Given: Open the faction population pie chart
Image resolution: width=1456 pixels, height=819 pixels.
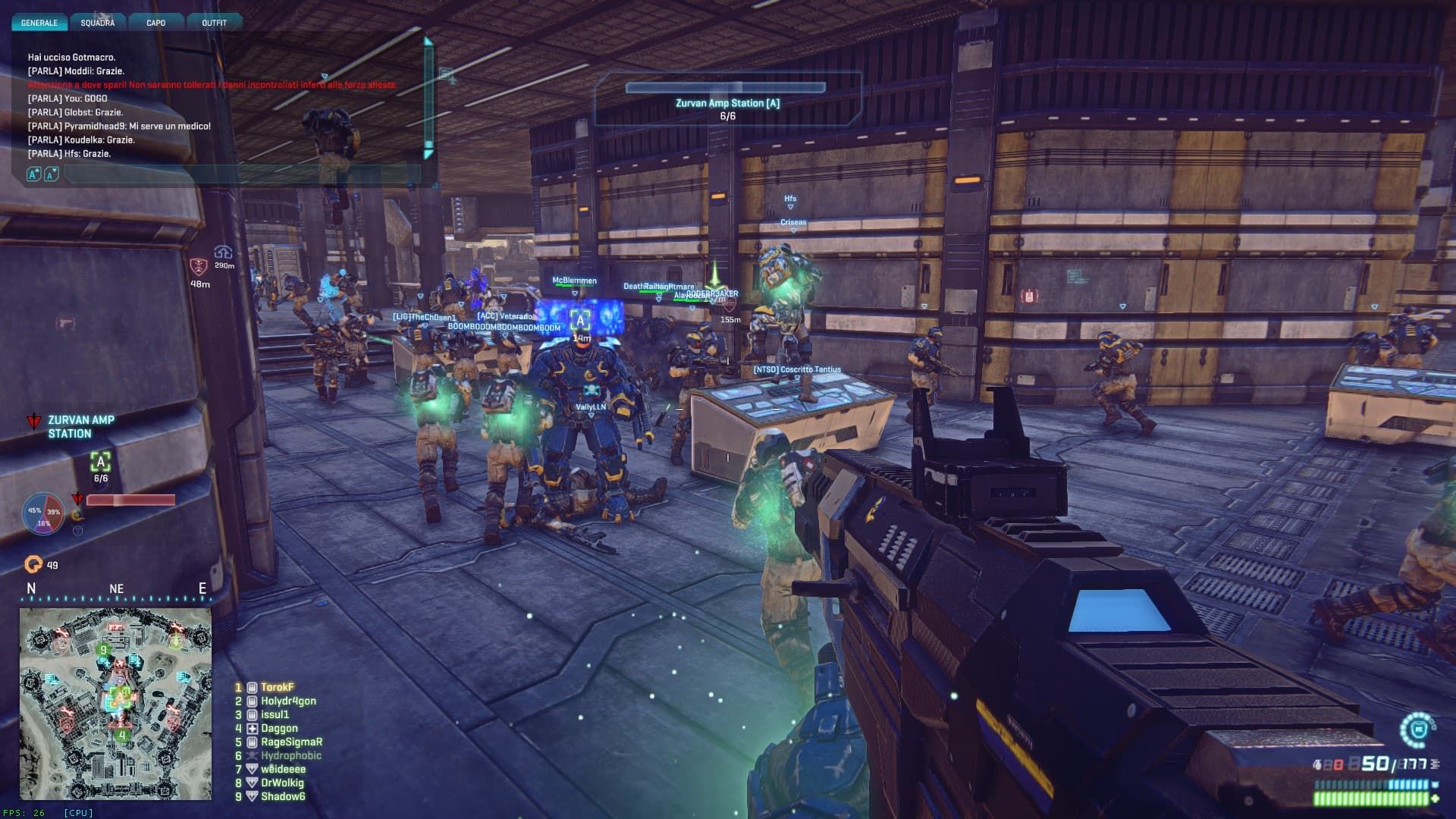Looking at the screenshot, I should click(44, 513).
